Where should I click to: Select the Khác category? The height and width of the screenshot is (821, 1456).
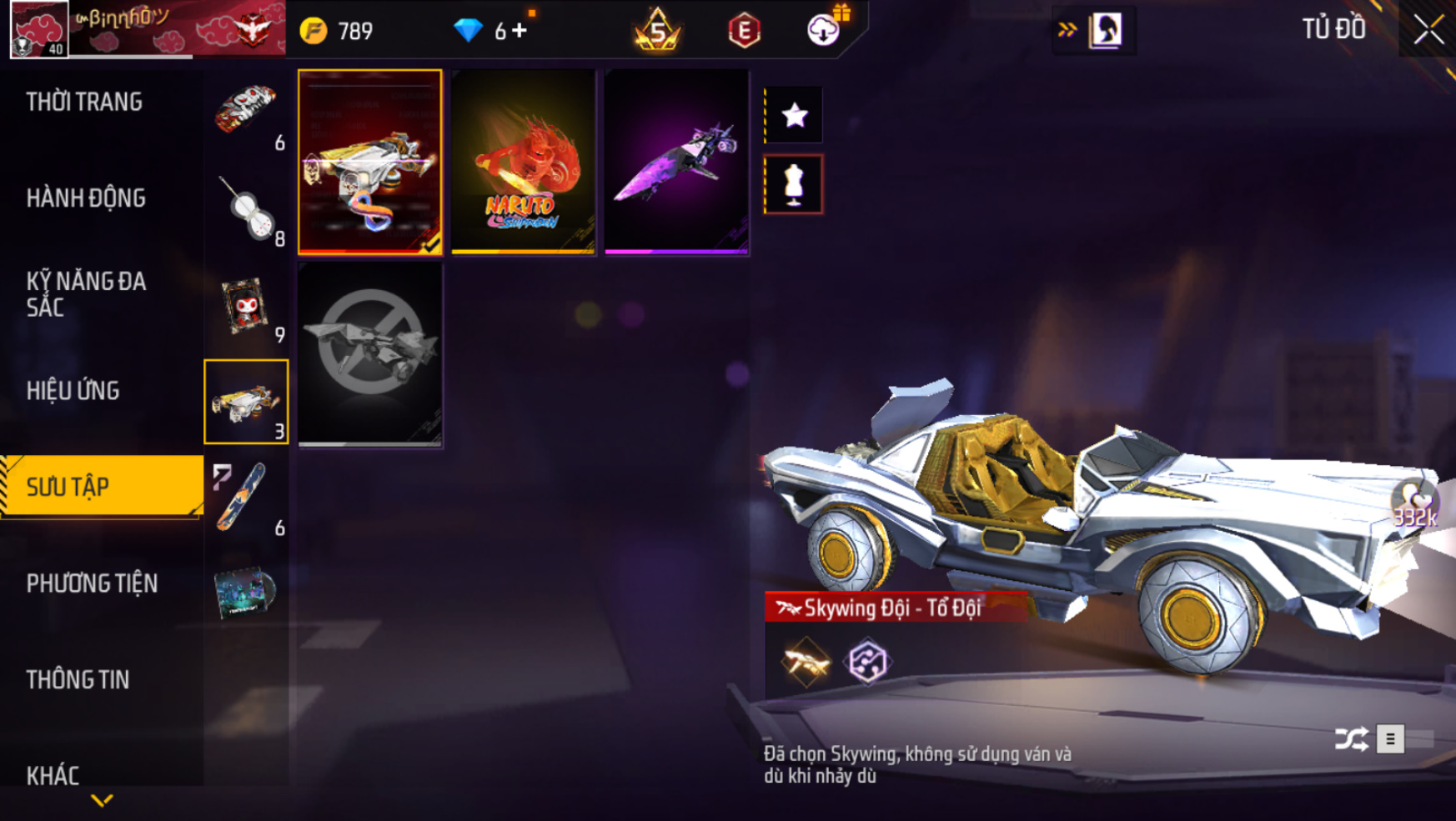53,776
